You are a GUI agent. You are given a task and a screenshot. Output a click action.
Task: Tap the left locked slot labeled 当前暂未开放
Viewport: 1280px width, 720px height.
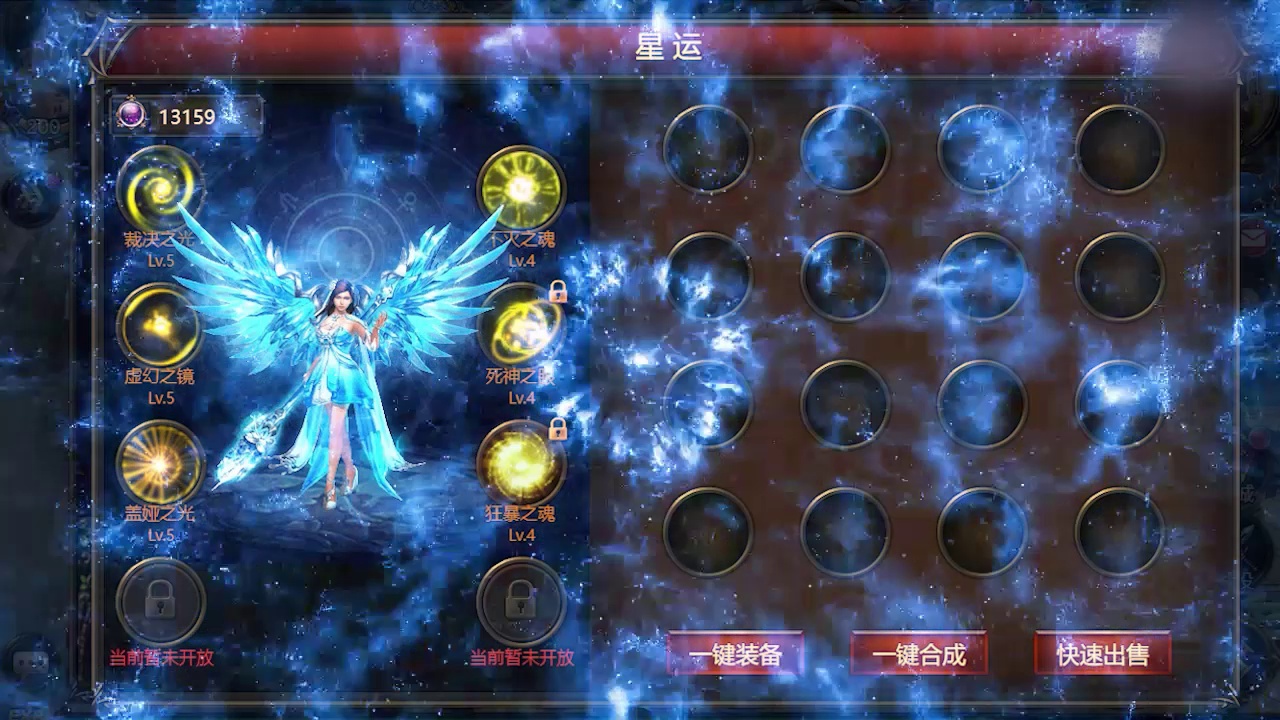click(x=160, y=600)
